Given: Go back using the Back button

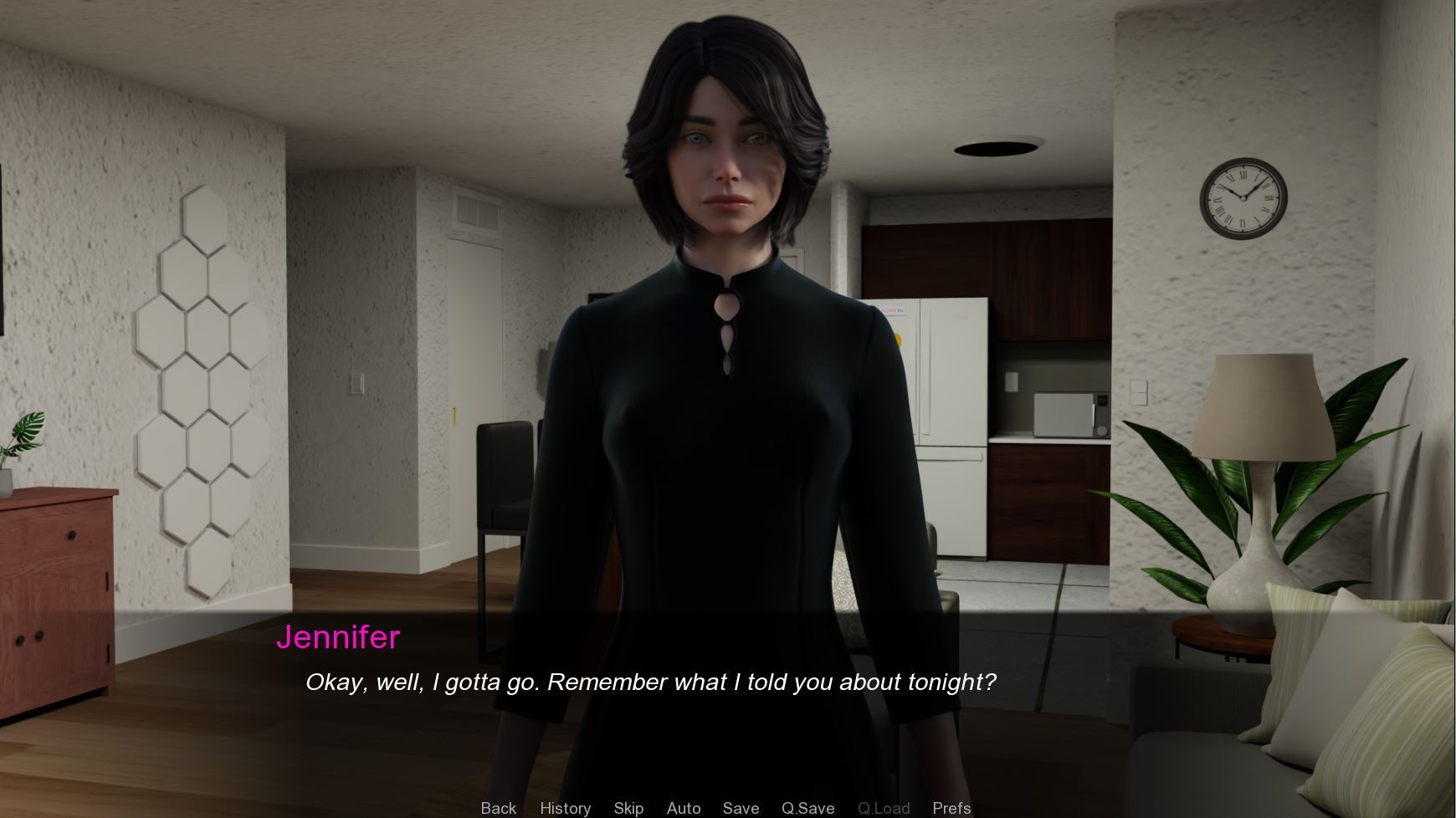Looking at the screenshot, I should pyautogui.click(x=498, y=808).
